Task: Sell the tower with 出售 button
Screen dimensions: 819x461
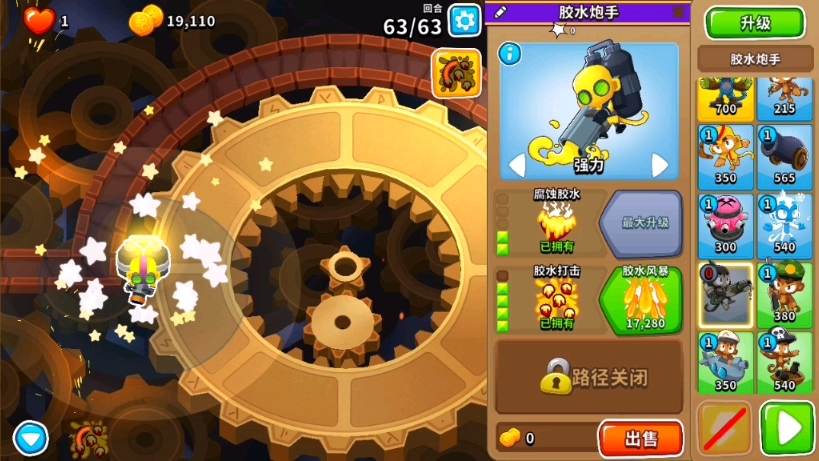Action: (x=640, y=438)
